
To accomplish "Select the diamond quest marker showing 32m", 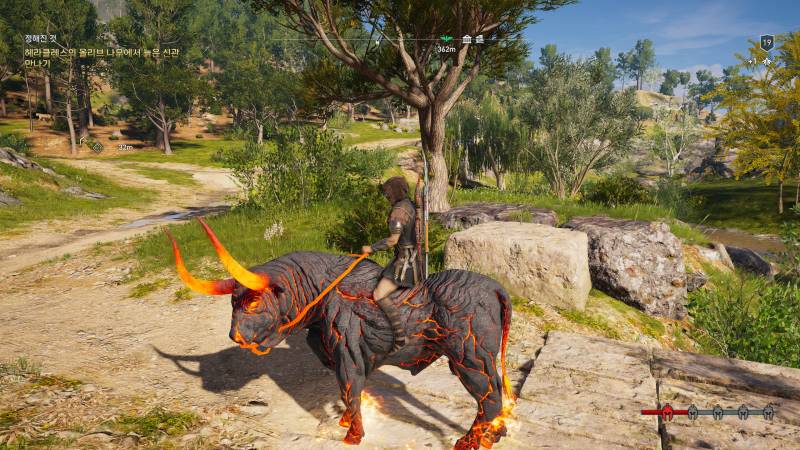I will tap(96, 146).
